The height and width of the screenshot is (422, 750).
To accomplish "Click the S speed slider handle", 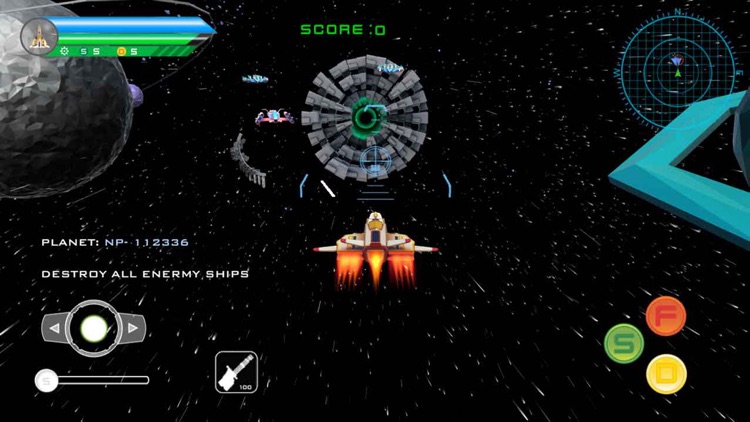I will click(x=45, y=380).
